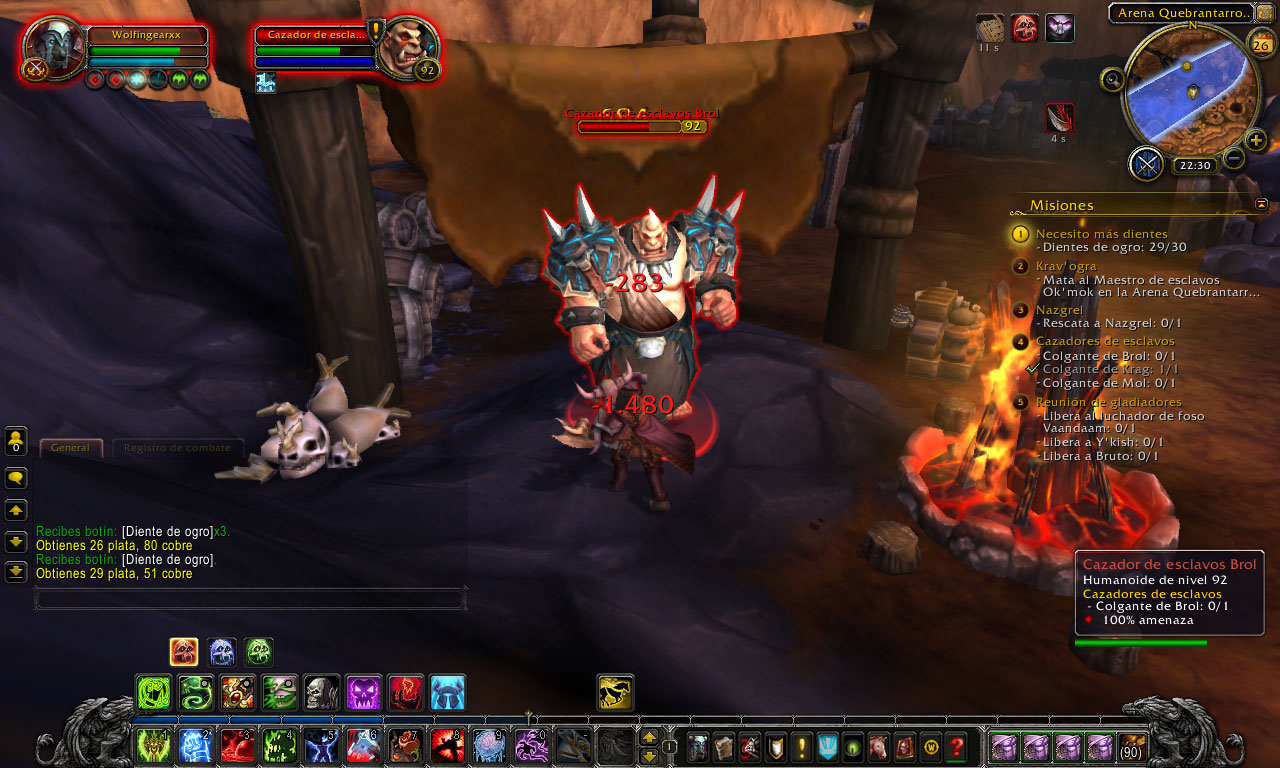Screen dimensions: 1280x768
Task: Collapse the Misiones objective tracker
Action: (1261, 204)
